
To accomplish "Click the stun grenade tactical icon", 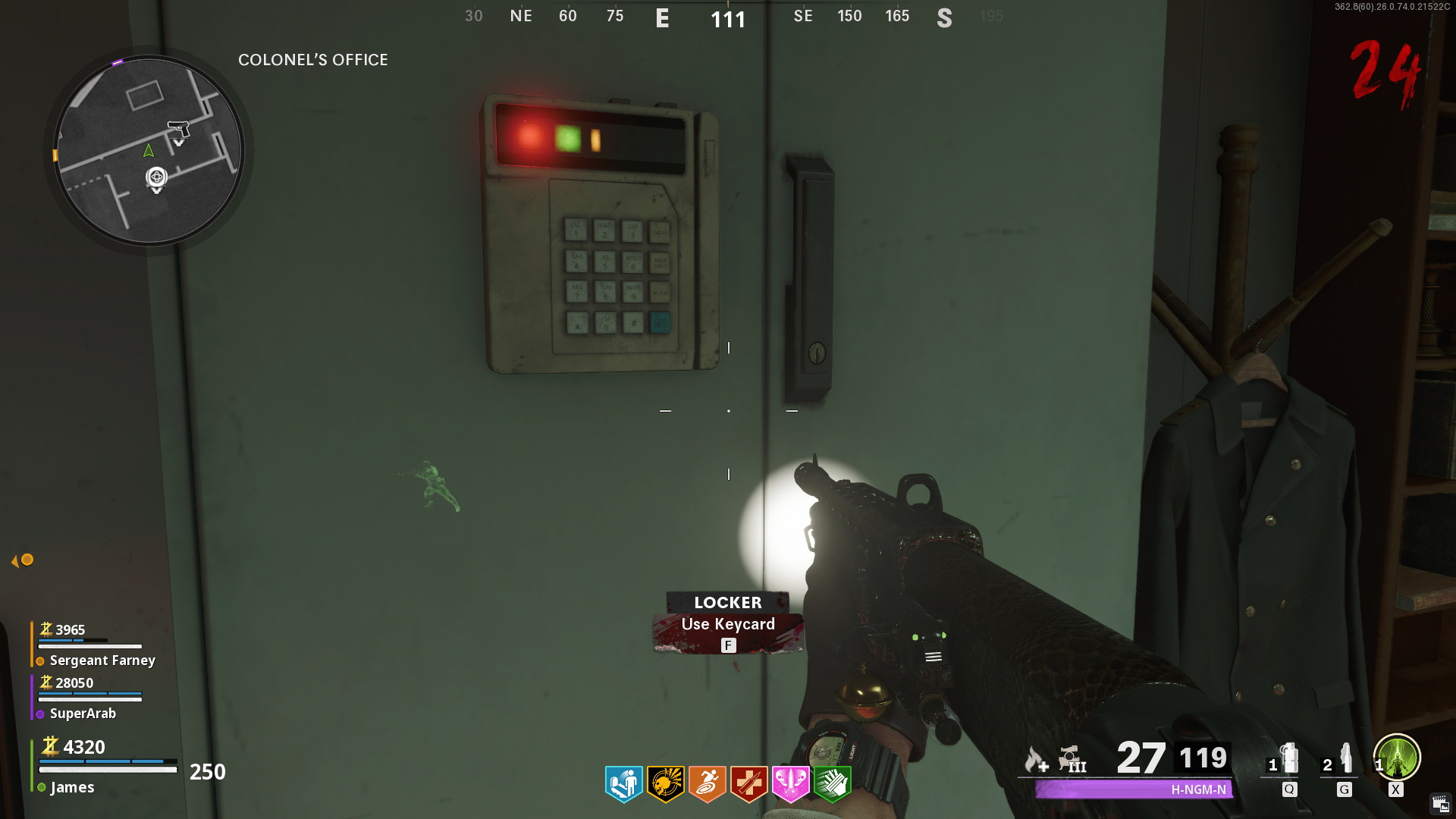I will [1289, 758].
